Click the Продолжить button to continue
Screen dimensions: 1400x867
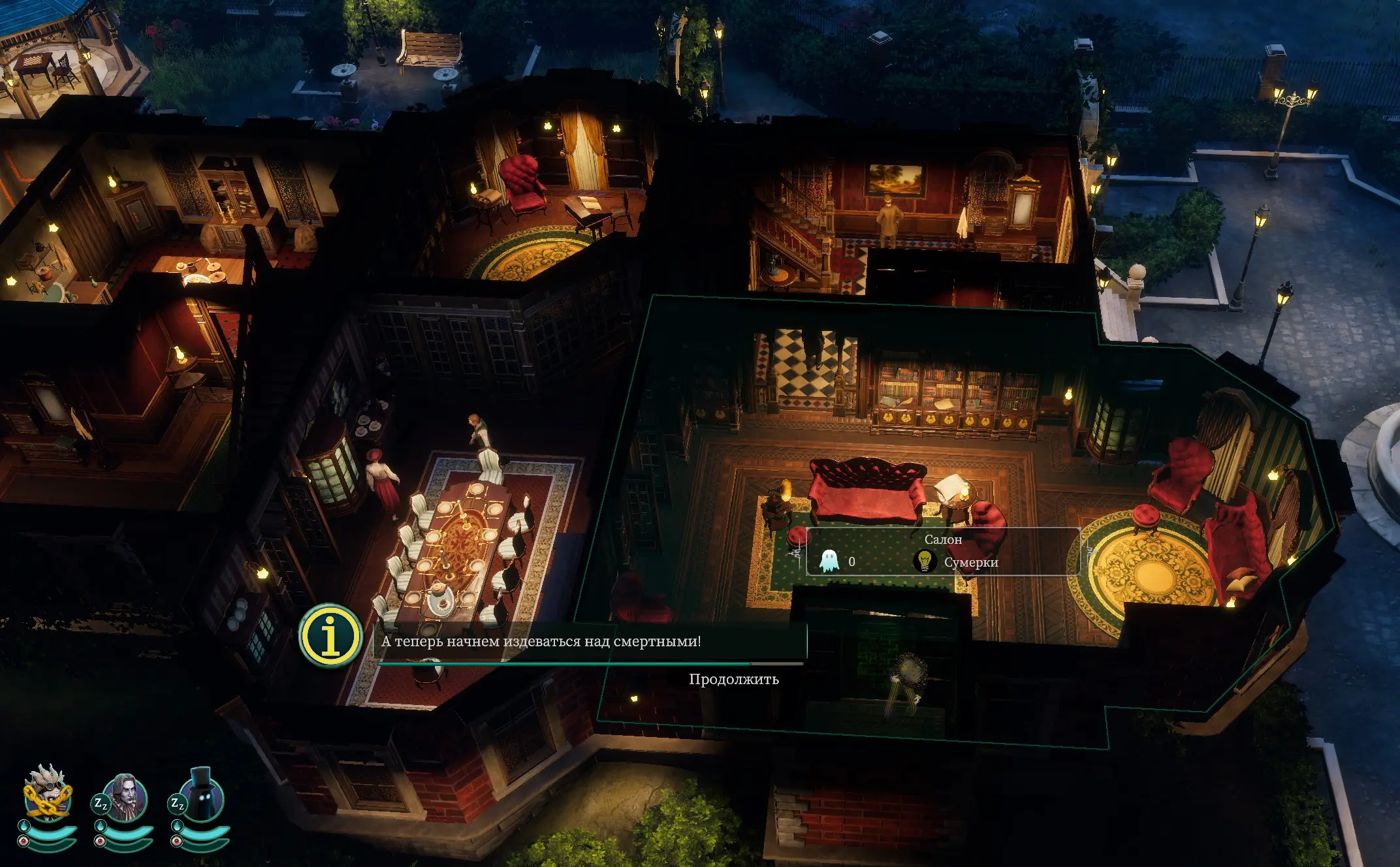coord(733,679)
